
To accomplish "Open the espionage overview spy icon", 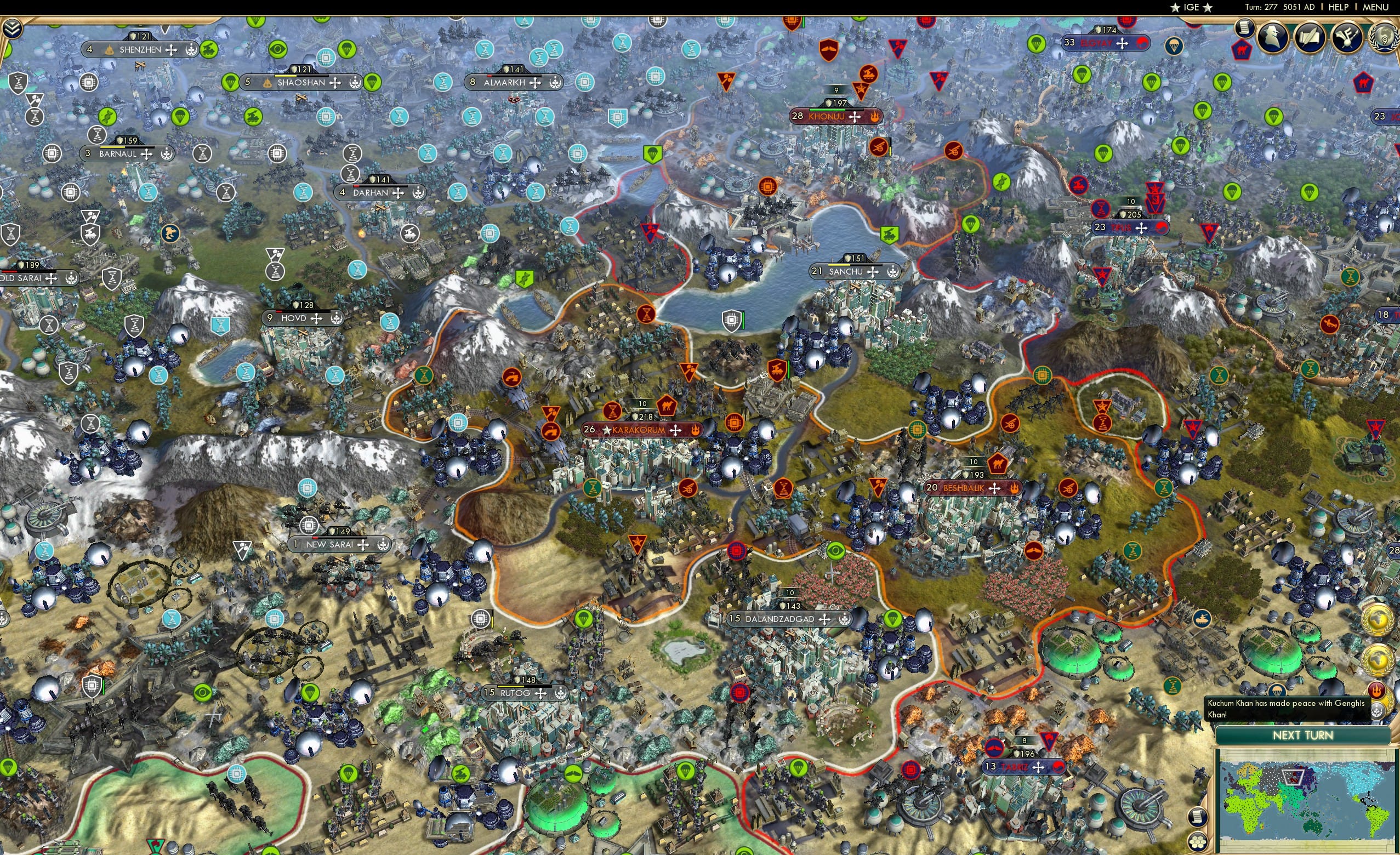I will [x=1273, y=37].
